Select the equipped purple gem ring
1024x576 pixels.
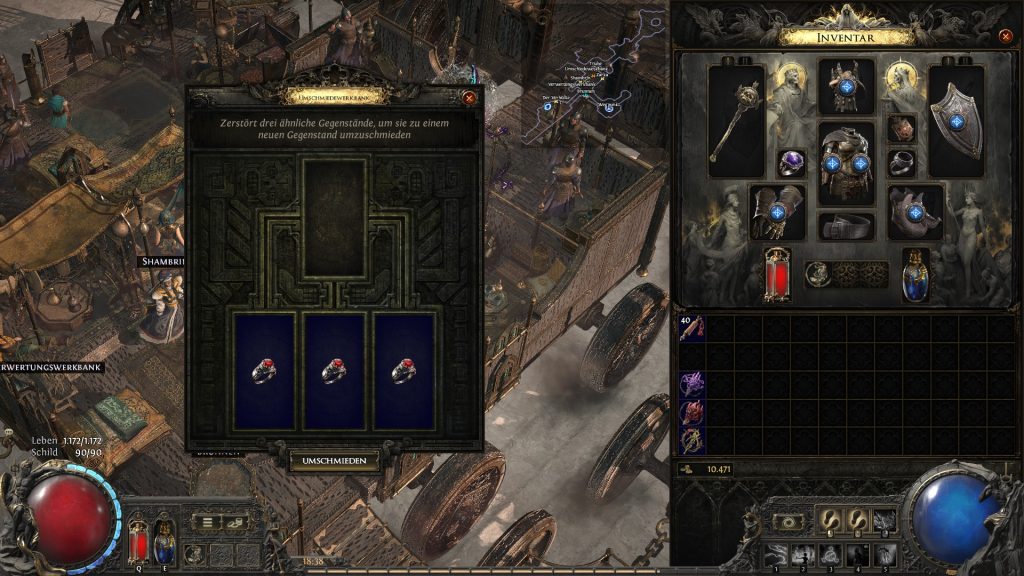pyautogui.click(x=792, y=163)
